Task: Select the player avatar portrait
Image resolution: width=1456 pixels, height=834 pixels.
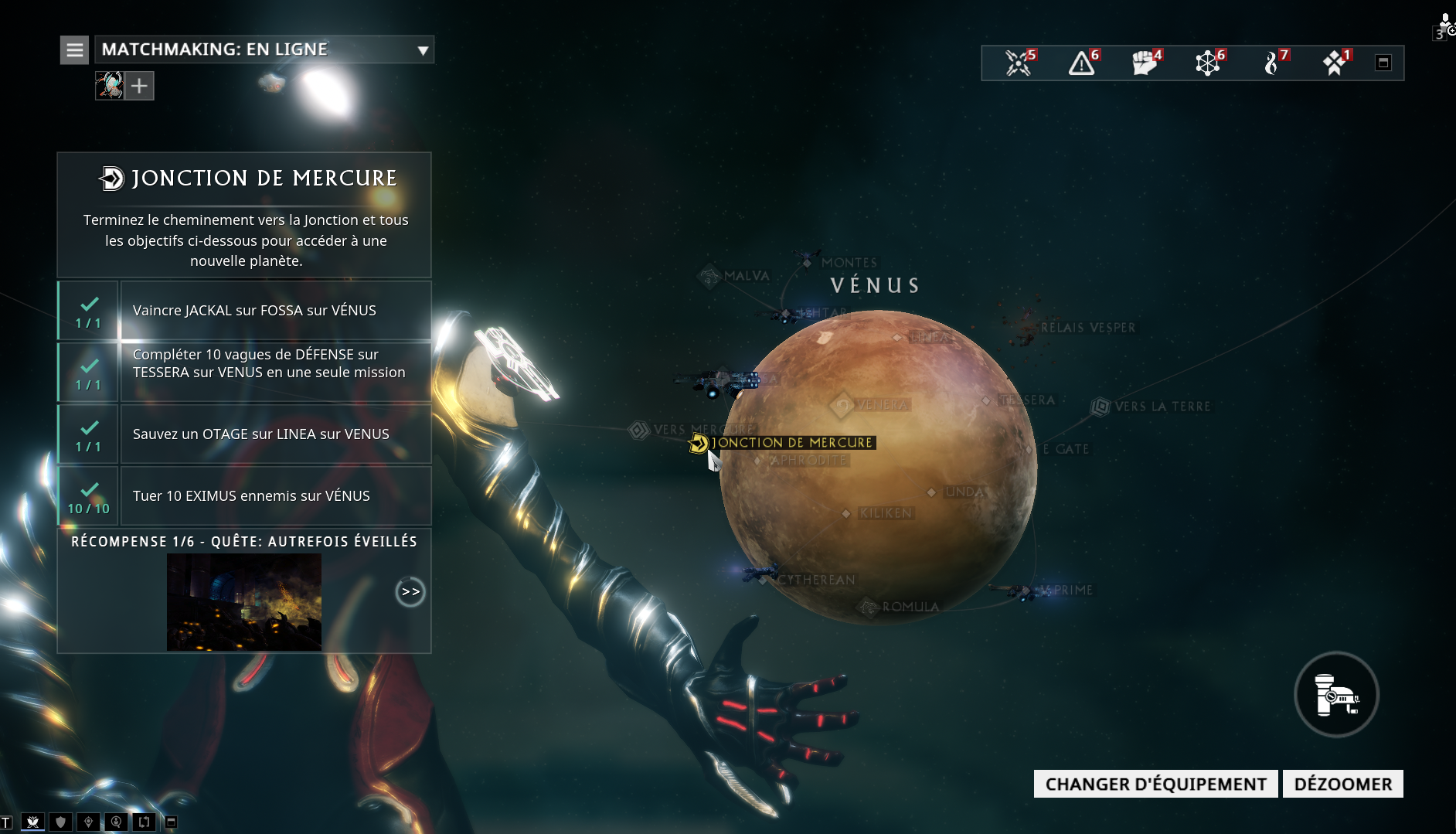Action: (x=109, y=86)
